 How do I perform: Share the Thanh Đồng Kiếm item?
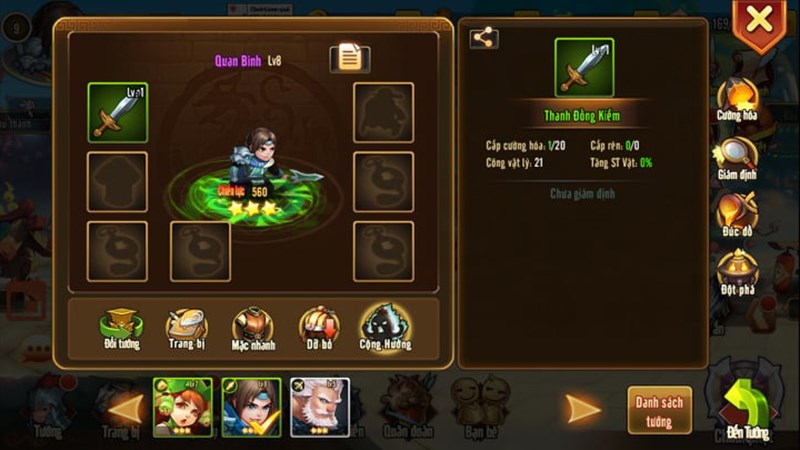click(484, 38)
